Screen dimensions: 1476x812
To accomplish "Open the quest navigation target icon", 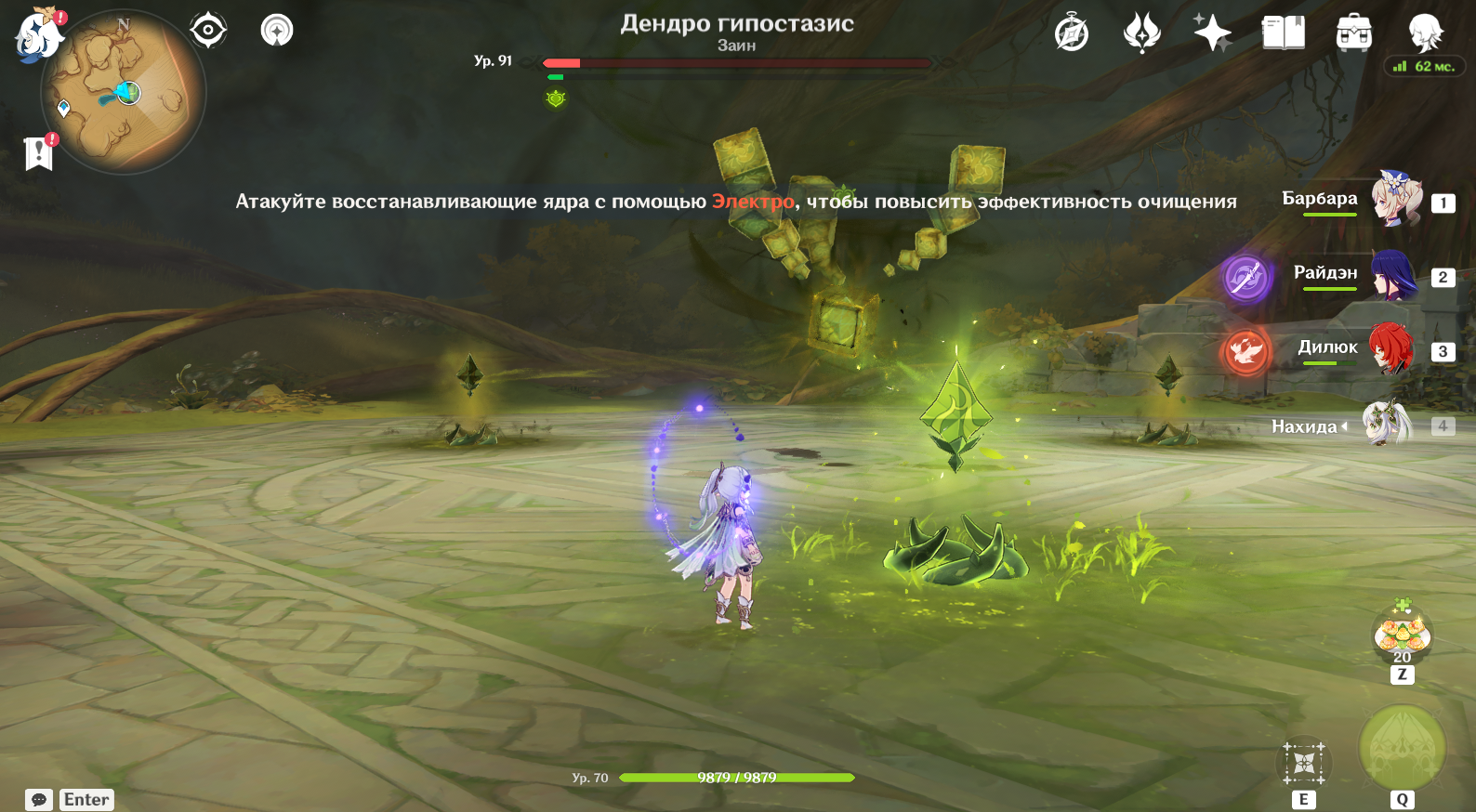I will [208, 31].
